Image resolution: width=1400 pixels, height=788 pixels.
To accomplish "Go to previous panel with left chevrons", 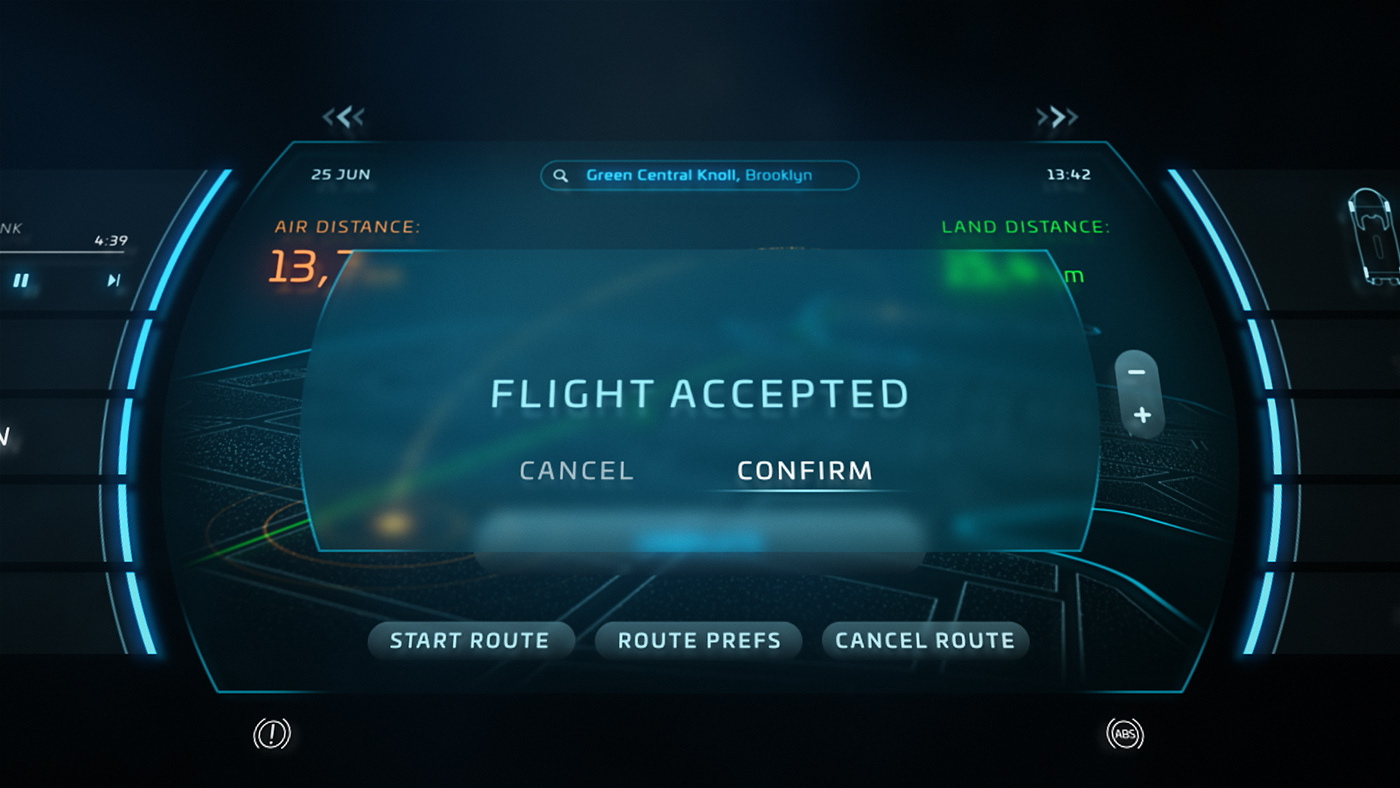I will click(343, 118).
